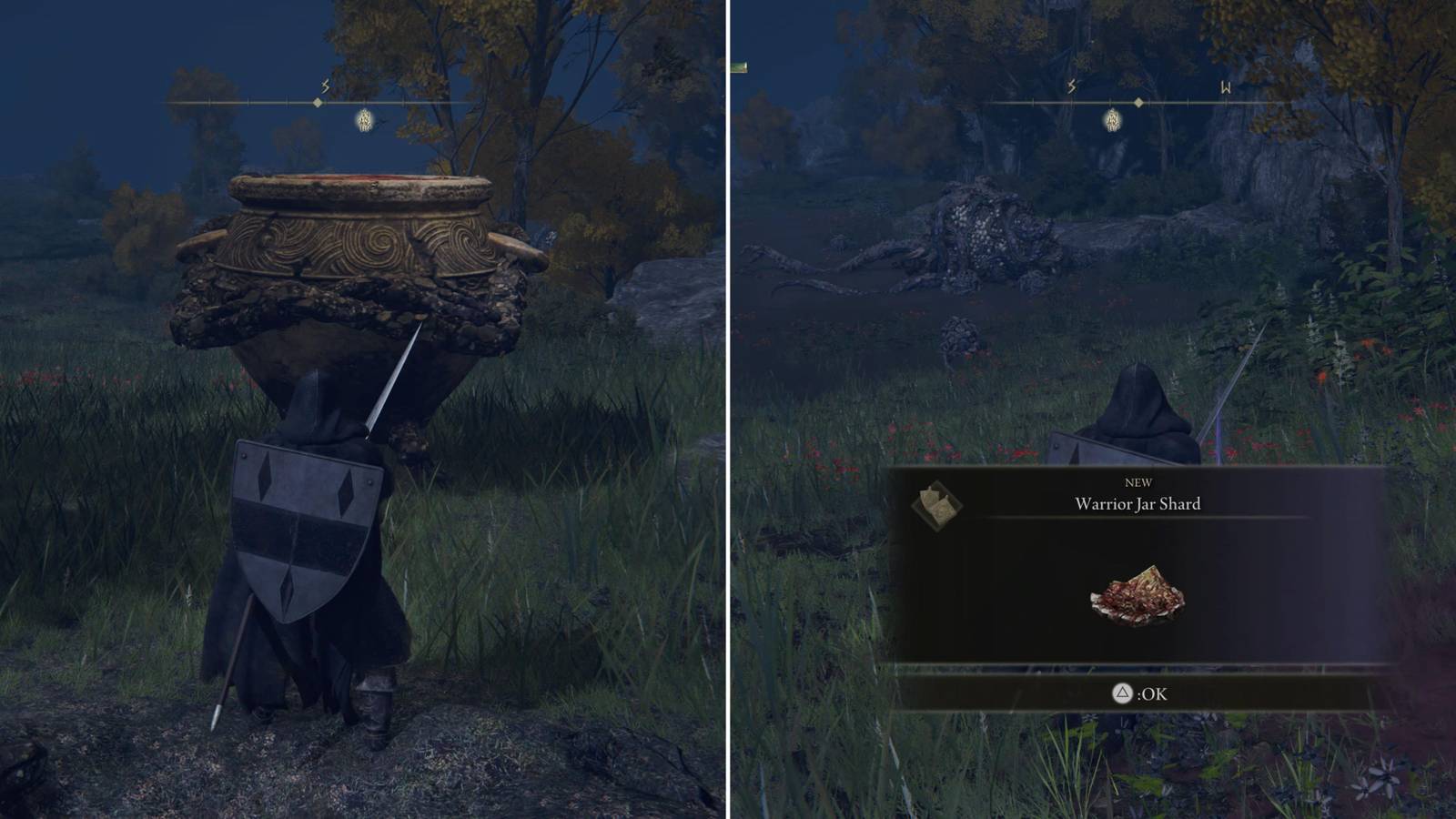
Task: Click the diamond heading indicator on the right compass
Action: [1137, 105]
